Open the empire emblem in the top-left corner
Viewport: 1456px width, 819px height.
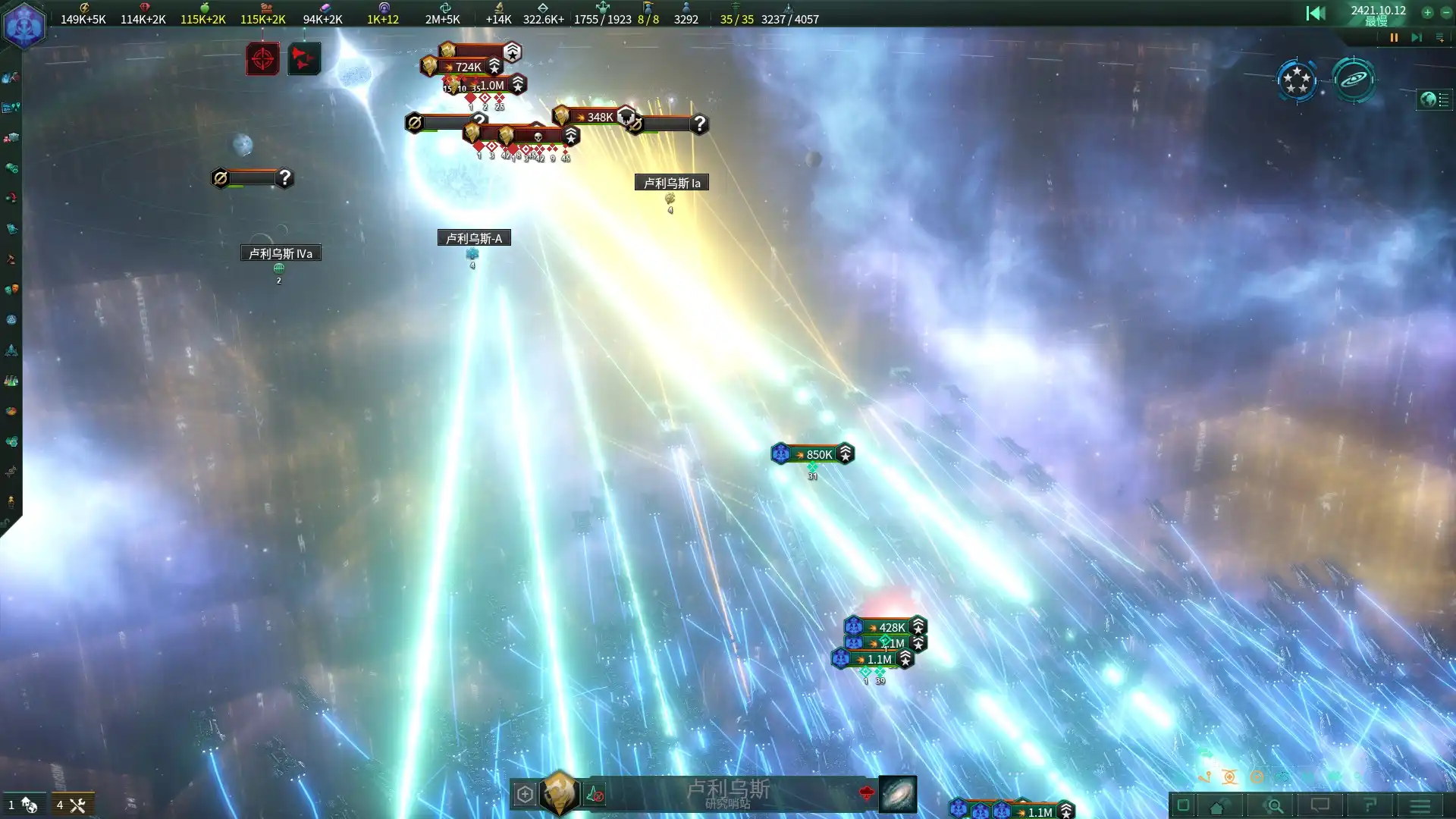pyautogui.click(x=24, y=25)
